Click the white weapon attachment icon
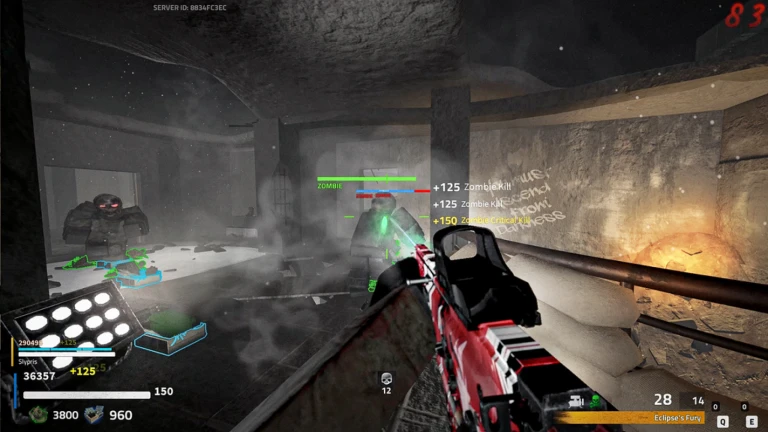This screenshot has height=432, width=768. [576, 402]
